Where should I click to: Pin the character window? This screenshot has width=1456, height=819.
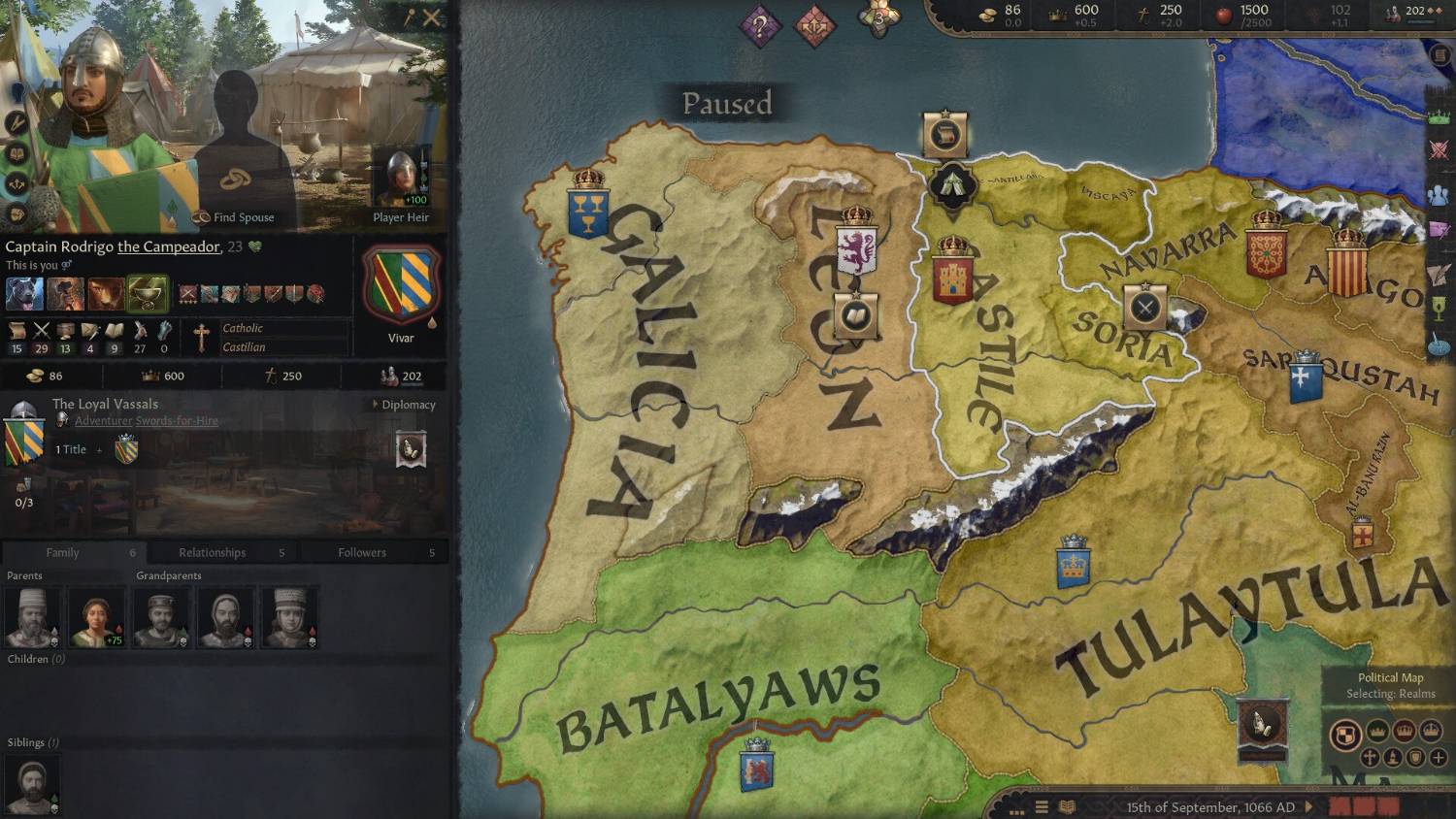click(x=409, y=17)
